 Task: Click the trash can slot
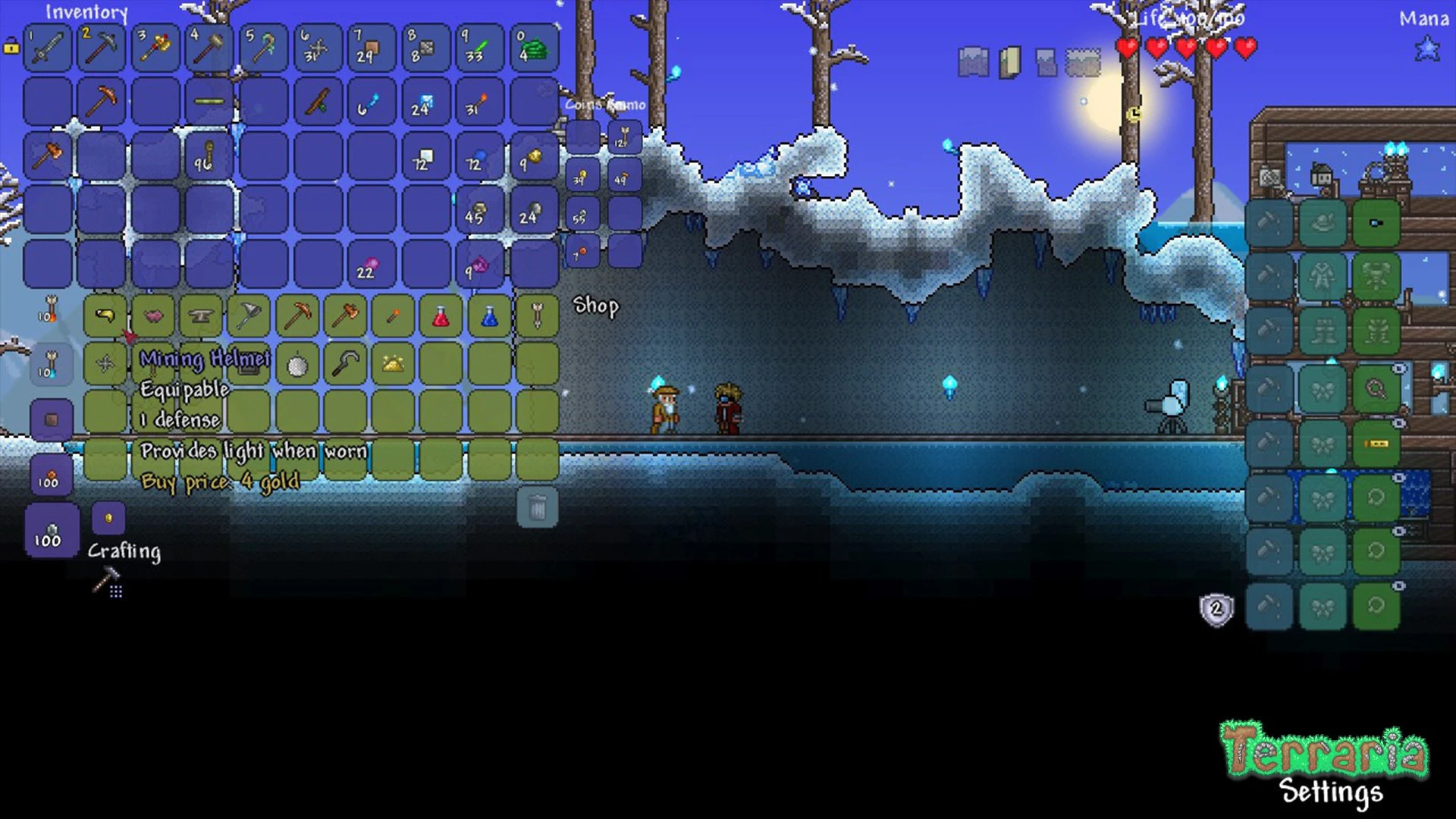[x=537, y=507]
